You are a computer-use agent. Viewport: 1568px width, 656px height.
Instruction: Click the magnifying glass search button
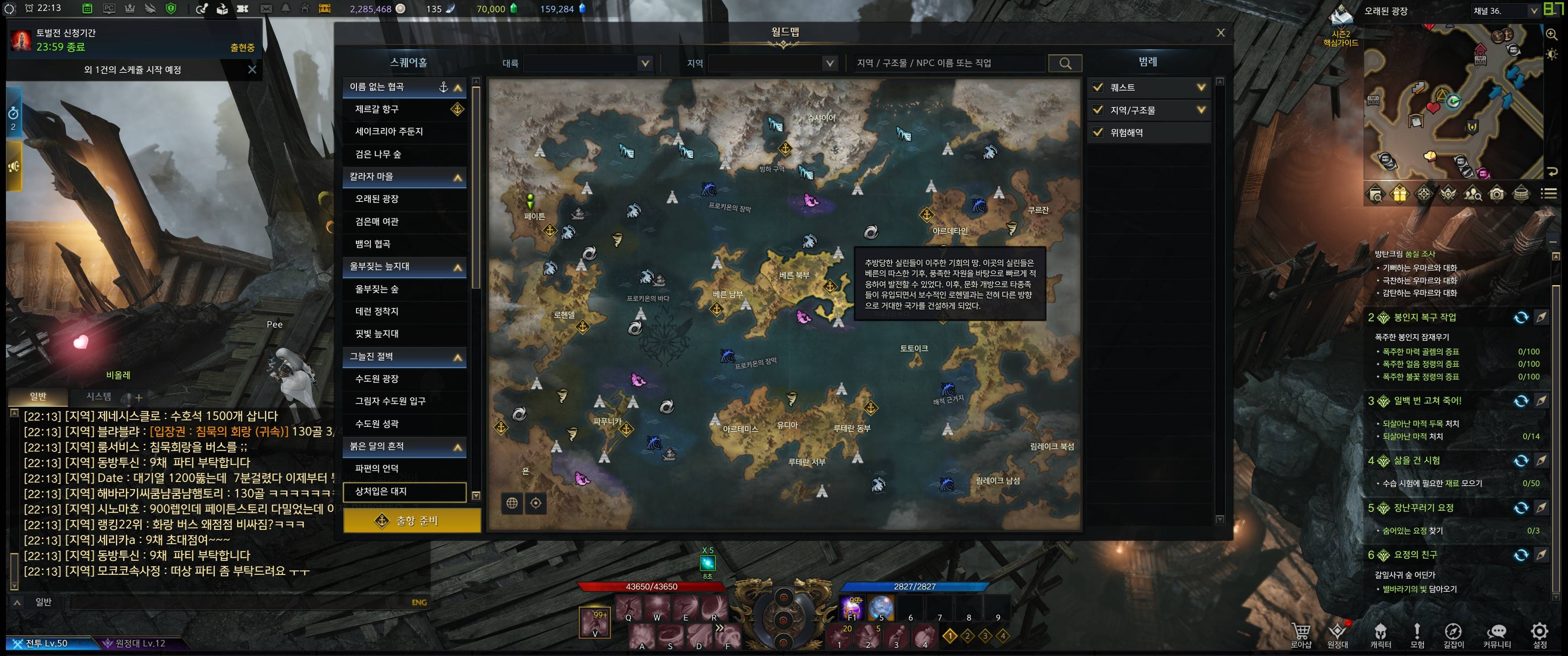click(1065, 63)
